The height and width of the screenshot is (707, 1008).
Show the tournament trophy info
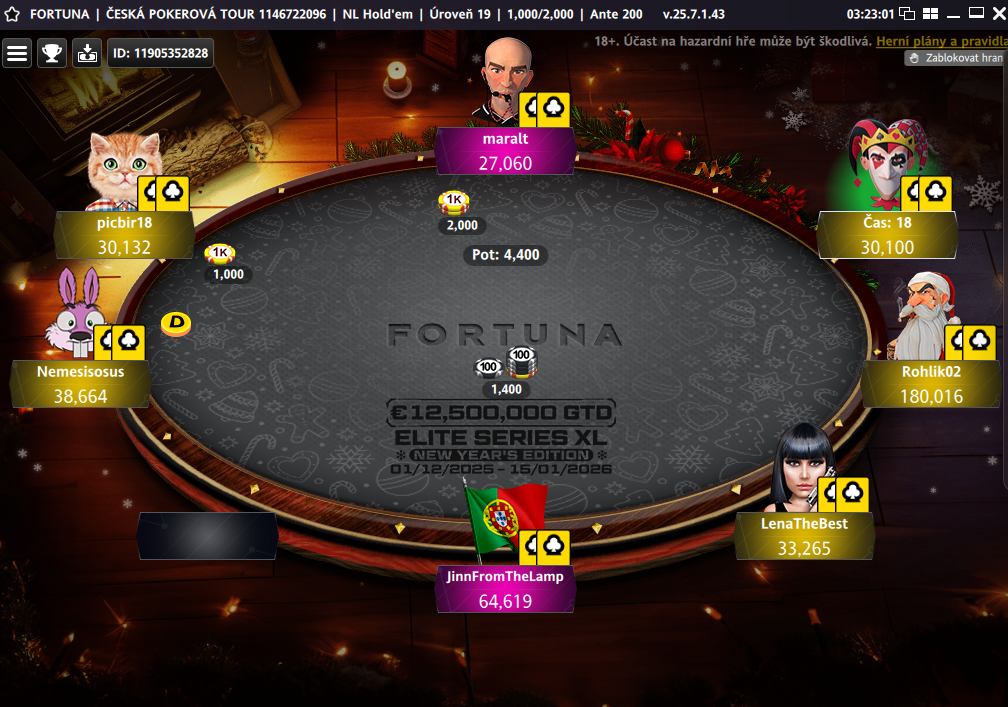52,53
